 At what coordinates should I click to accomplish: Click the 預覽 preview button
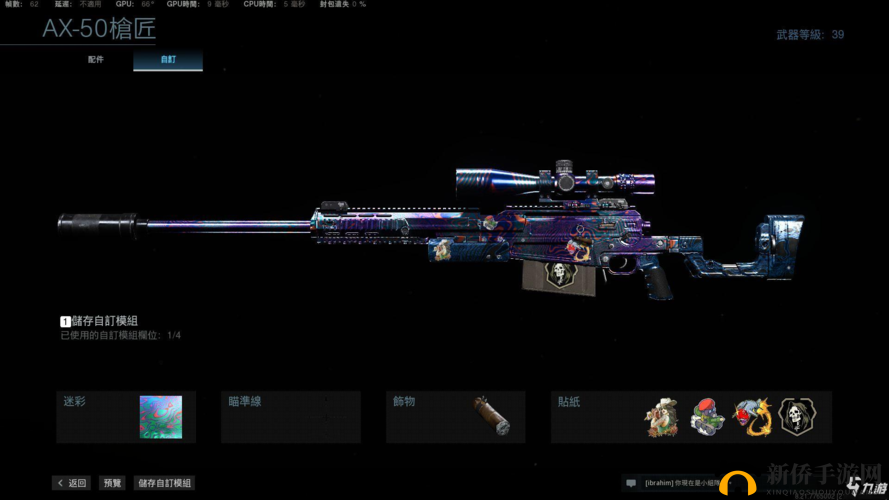[x=112, y=483]
